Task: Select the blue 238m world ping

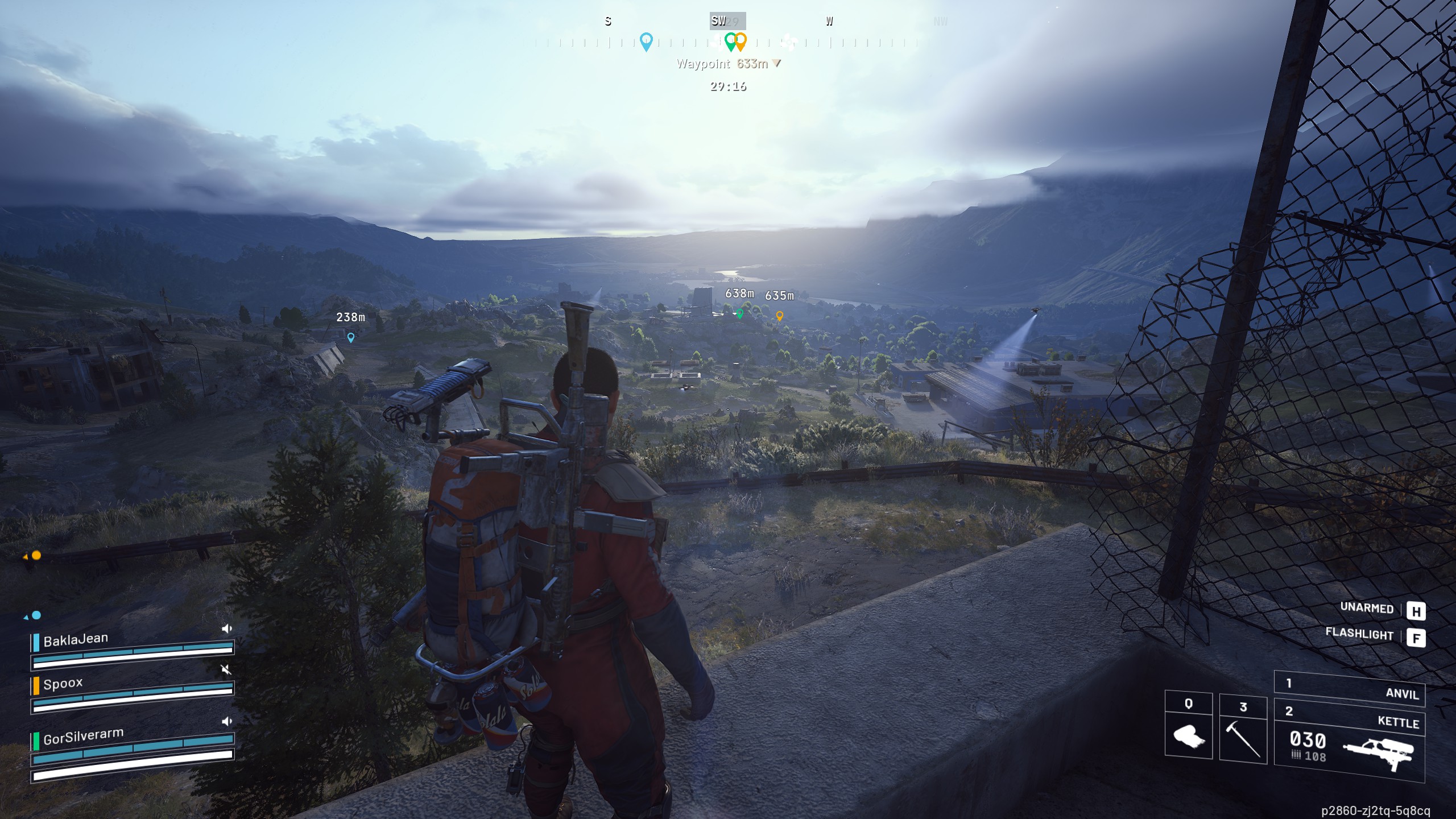Action: [351, 337]
